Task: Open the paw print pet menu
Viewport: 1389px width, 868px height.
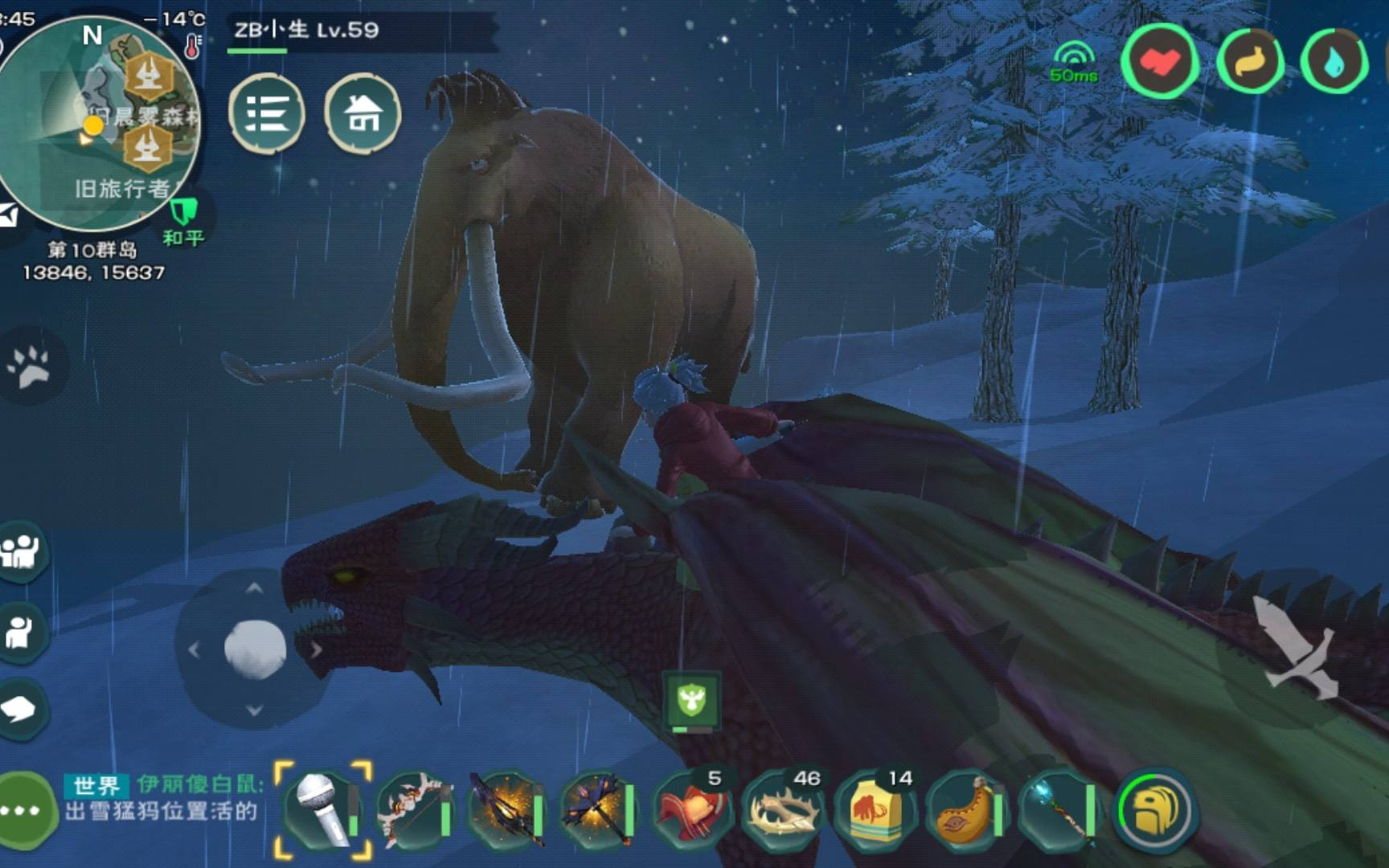Action: (x=30, y=367)
